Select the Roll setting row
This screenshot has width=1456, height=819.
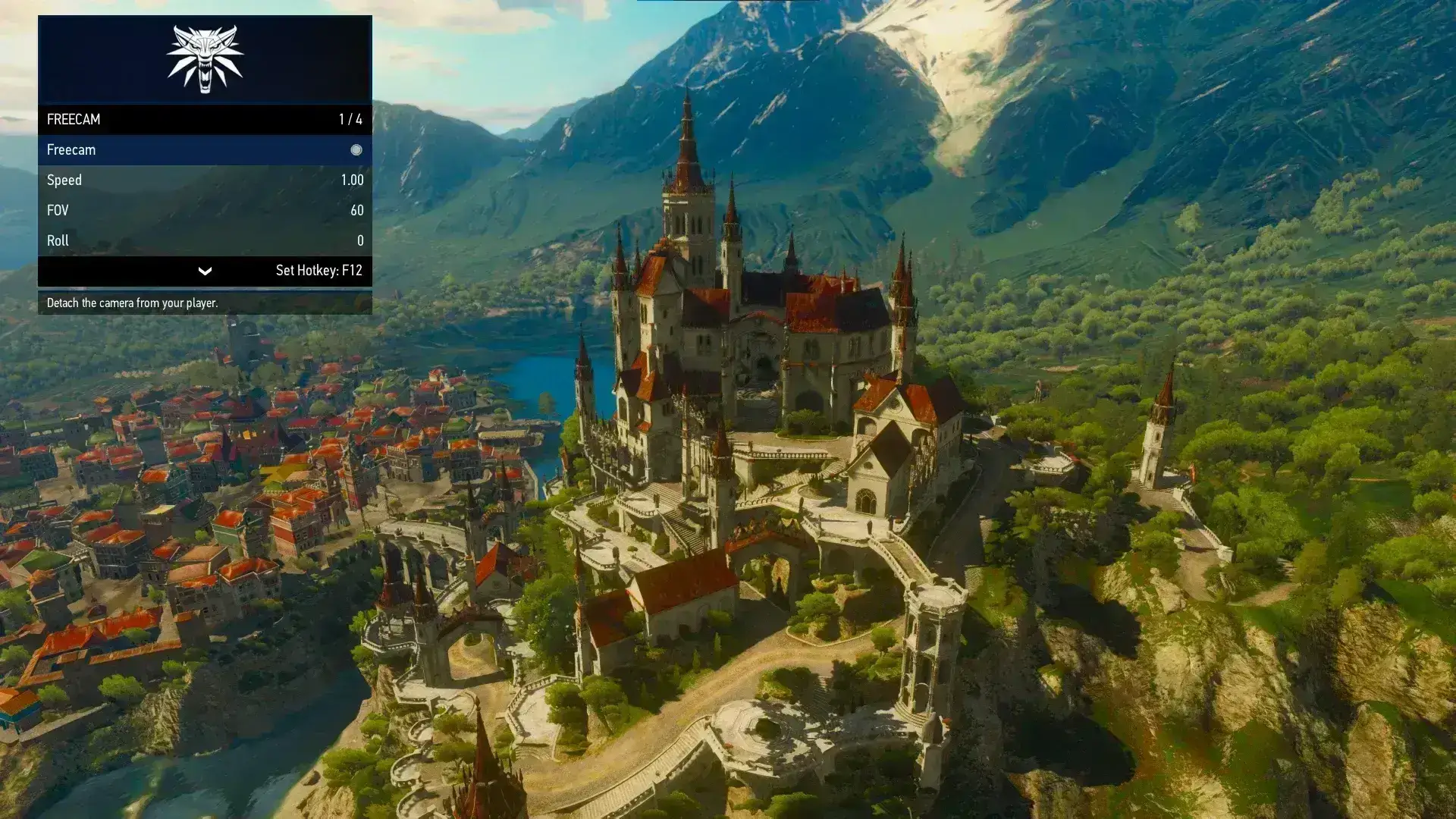pos(205,241)
